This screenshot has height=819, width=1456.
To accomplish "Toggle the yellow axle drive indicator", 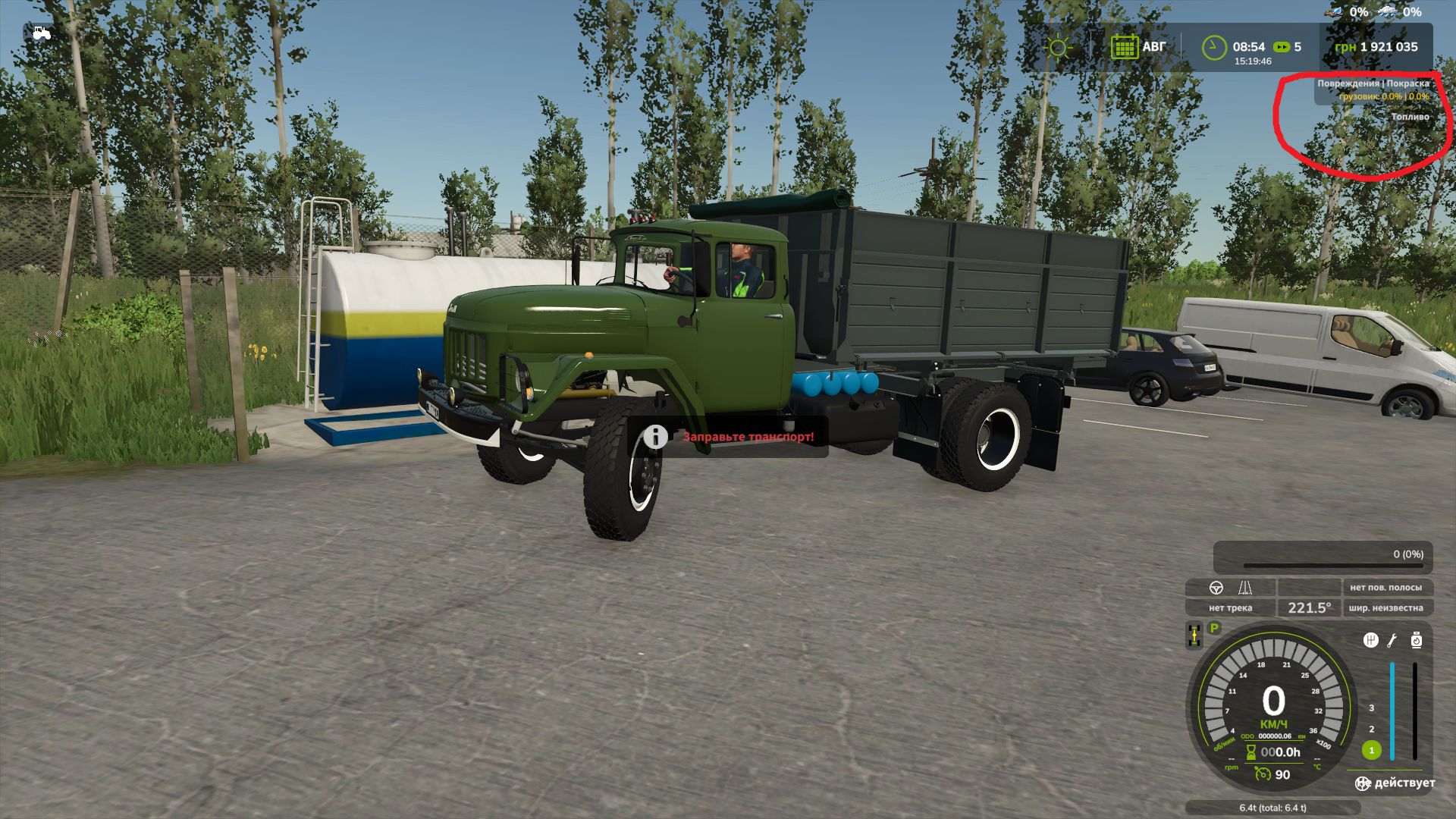I will pos(1194,635).
